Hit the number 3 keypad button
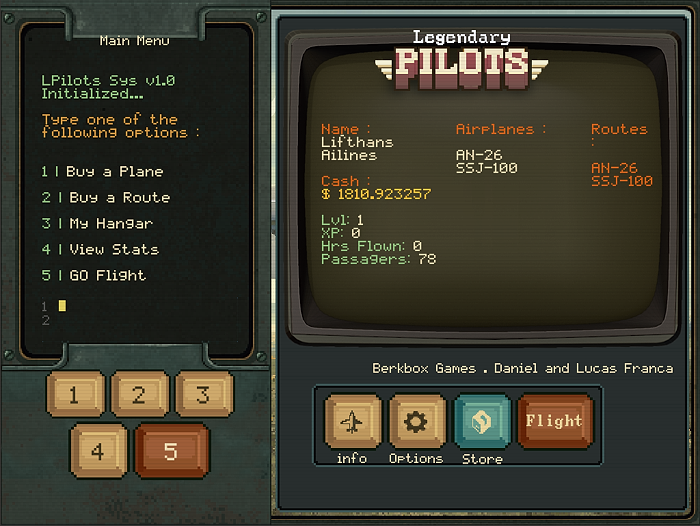This screenshot has width=700, height=526. coord(203,394)
